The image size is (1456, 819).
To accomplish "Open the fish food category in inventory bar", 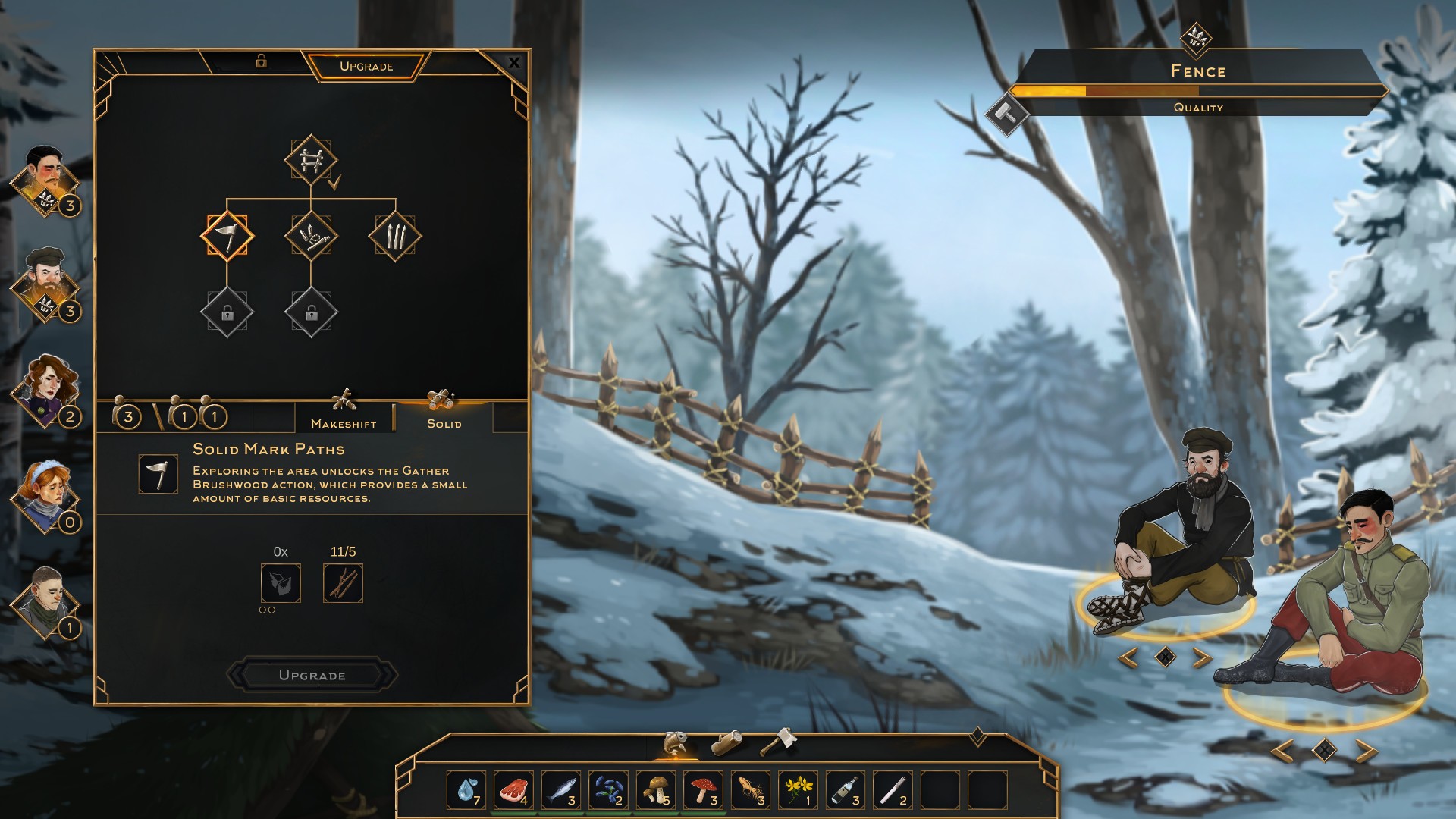I will [676, 743].
